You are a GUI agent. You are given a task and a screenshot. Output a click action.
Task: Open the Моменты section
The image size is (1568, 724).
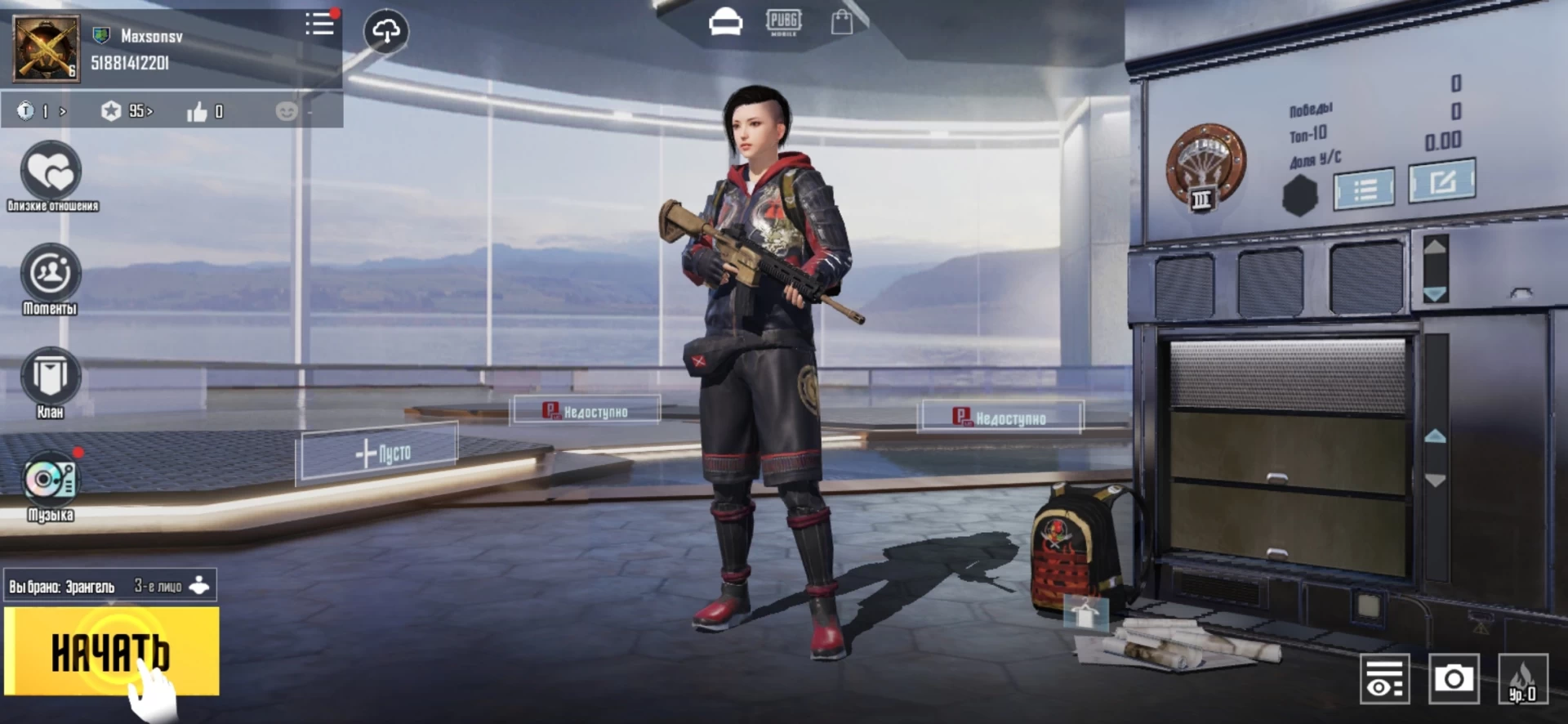coord(51,274)
